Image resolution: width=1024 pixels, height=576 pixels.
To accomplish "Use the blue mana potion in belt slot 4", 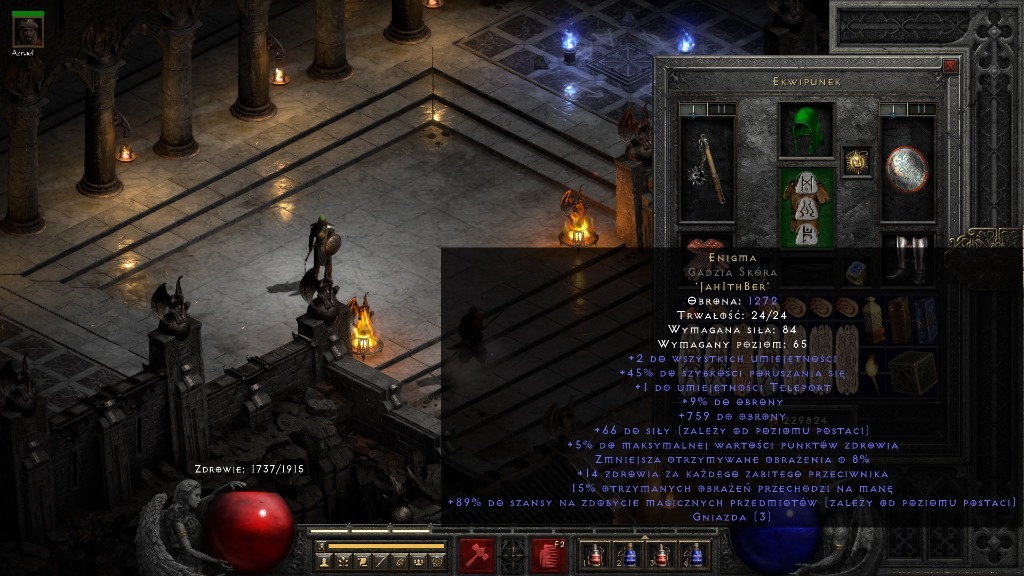I will [x=694, y=554].
